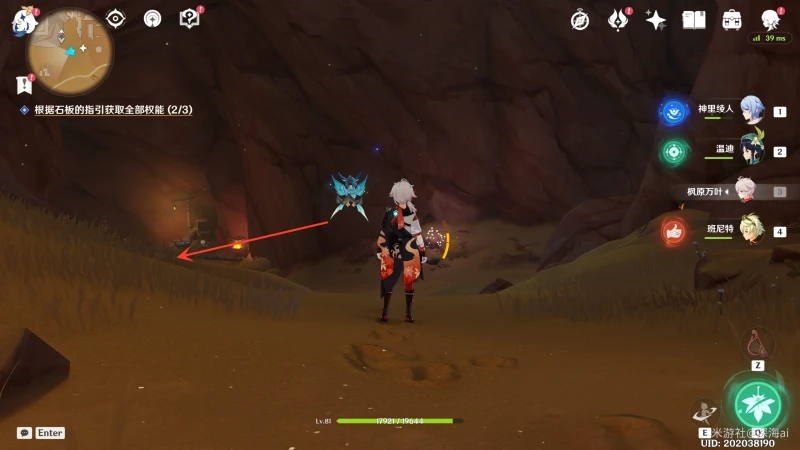Open the character profile head icon
This screenshot has width=800, height=450.
point(770,20)
